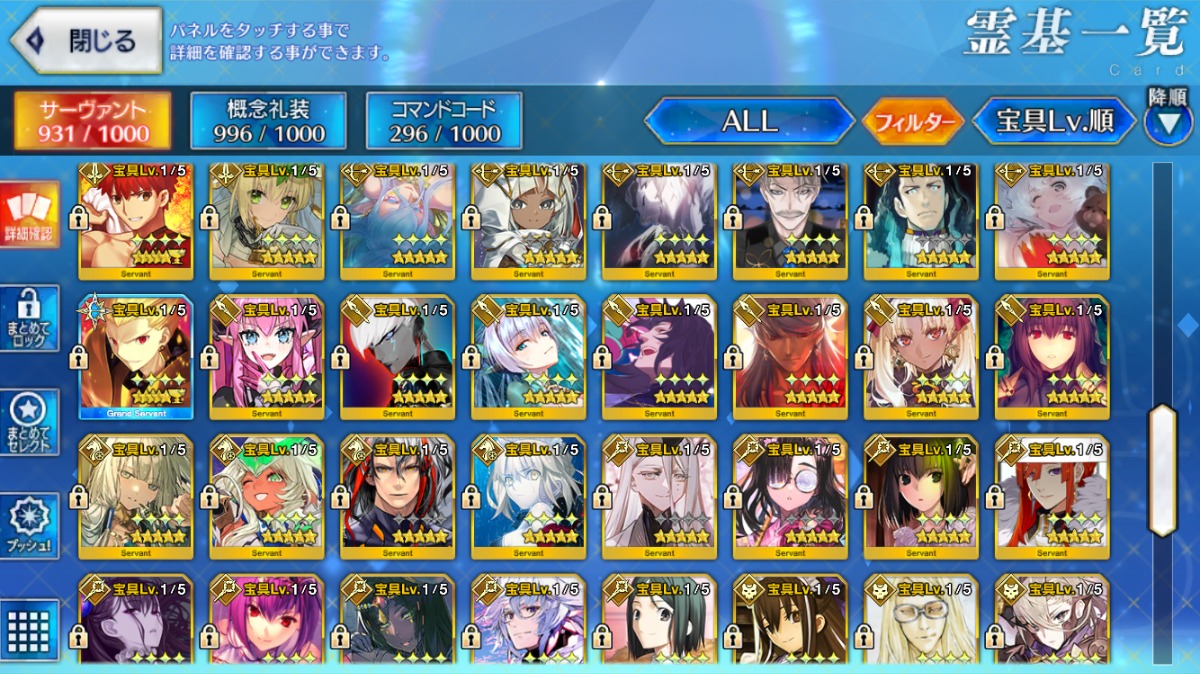Open the フィルター filter options
The image size is (1200, 674).
tap(912, 123)
